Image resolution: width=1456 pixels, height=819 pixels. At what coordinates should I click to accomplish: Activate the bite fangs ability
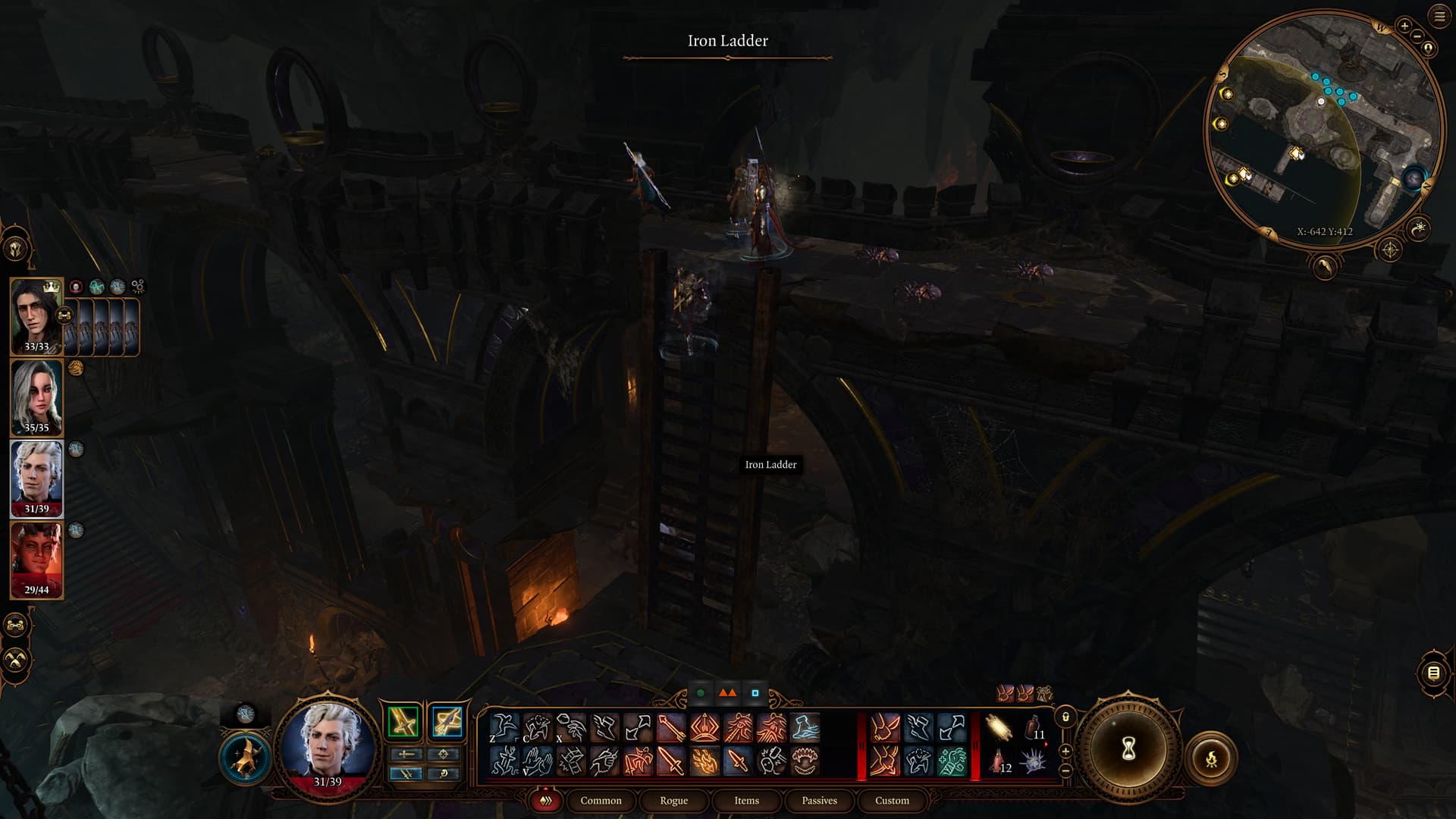pyautogui.click(x=805, y=761)
